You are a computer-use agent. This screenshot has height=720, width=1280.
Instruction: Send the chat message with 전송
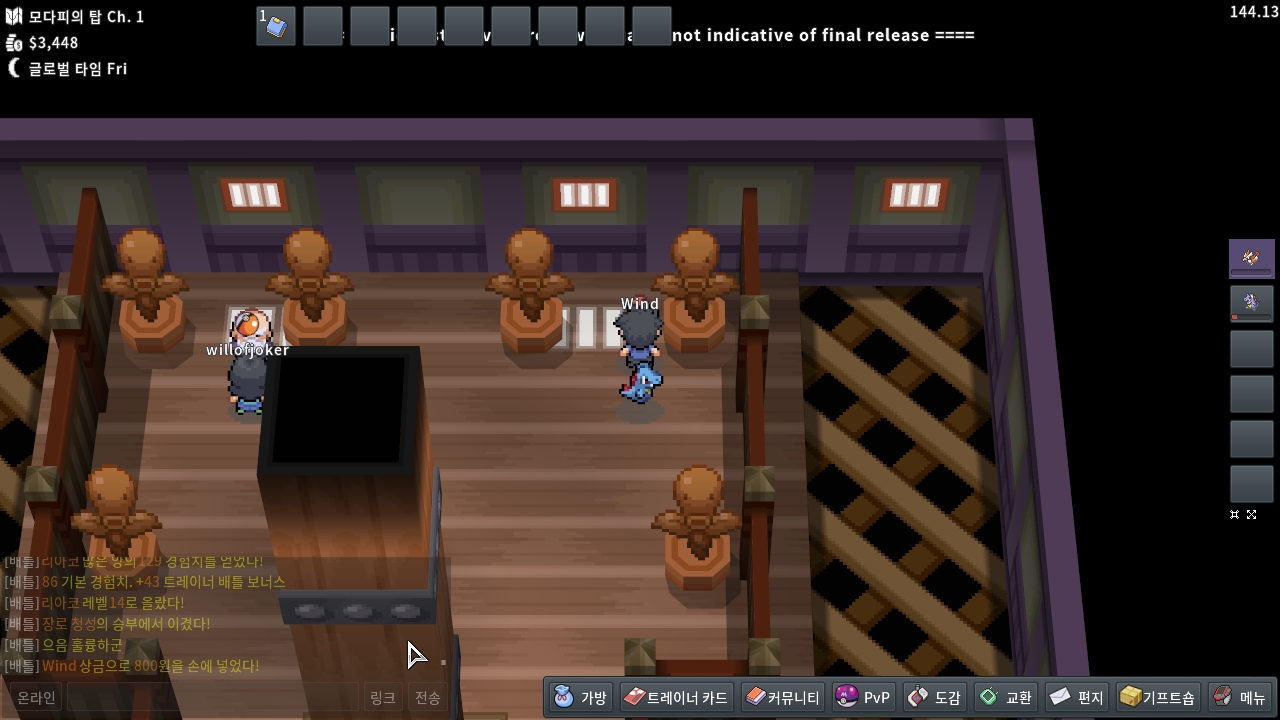(427, 697)
